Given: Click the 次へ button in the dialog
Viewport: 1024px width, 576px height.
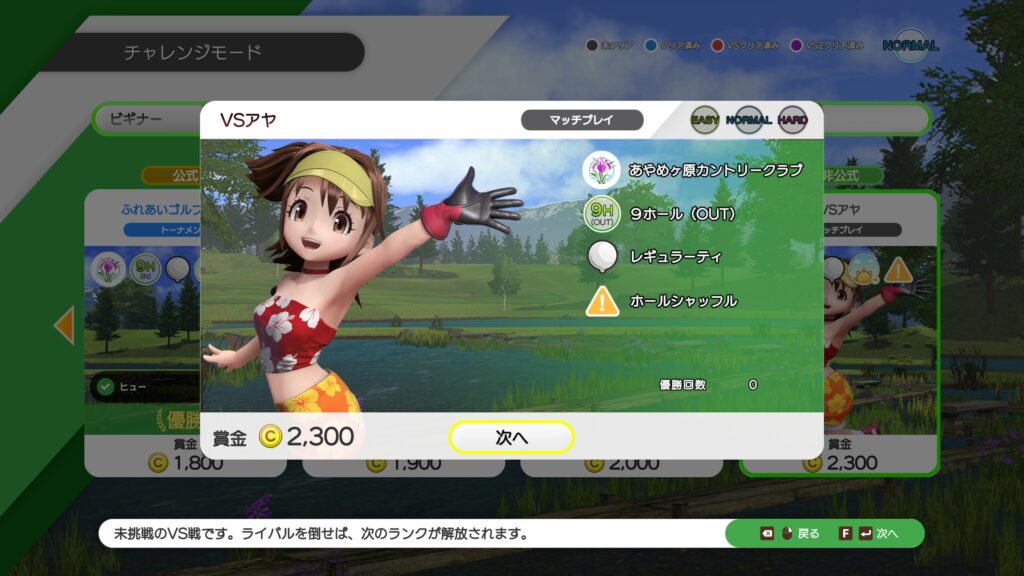Looking at the screenshot, I should (511, 437).
